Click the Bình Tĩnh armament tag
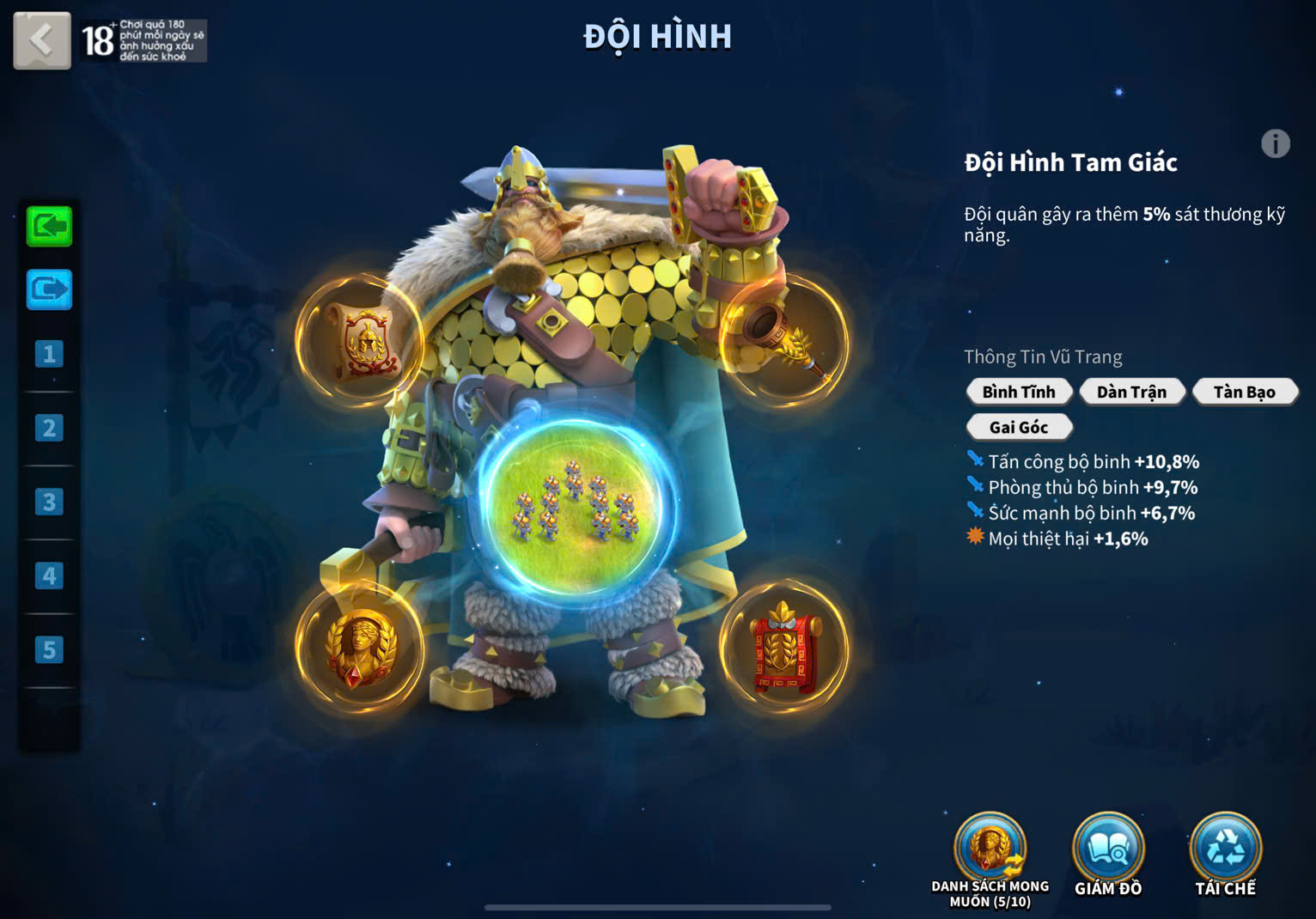Viewport: 1316px width, 919px height. click(1019, 392)
